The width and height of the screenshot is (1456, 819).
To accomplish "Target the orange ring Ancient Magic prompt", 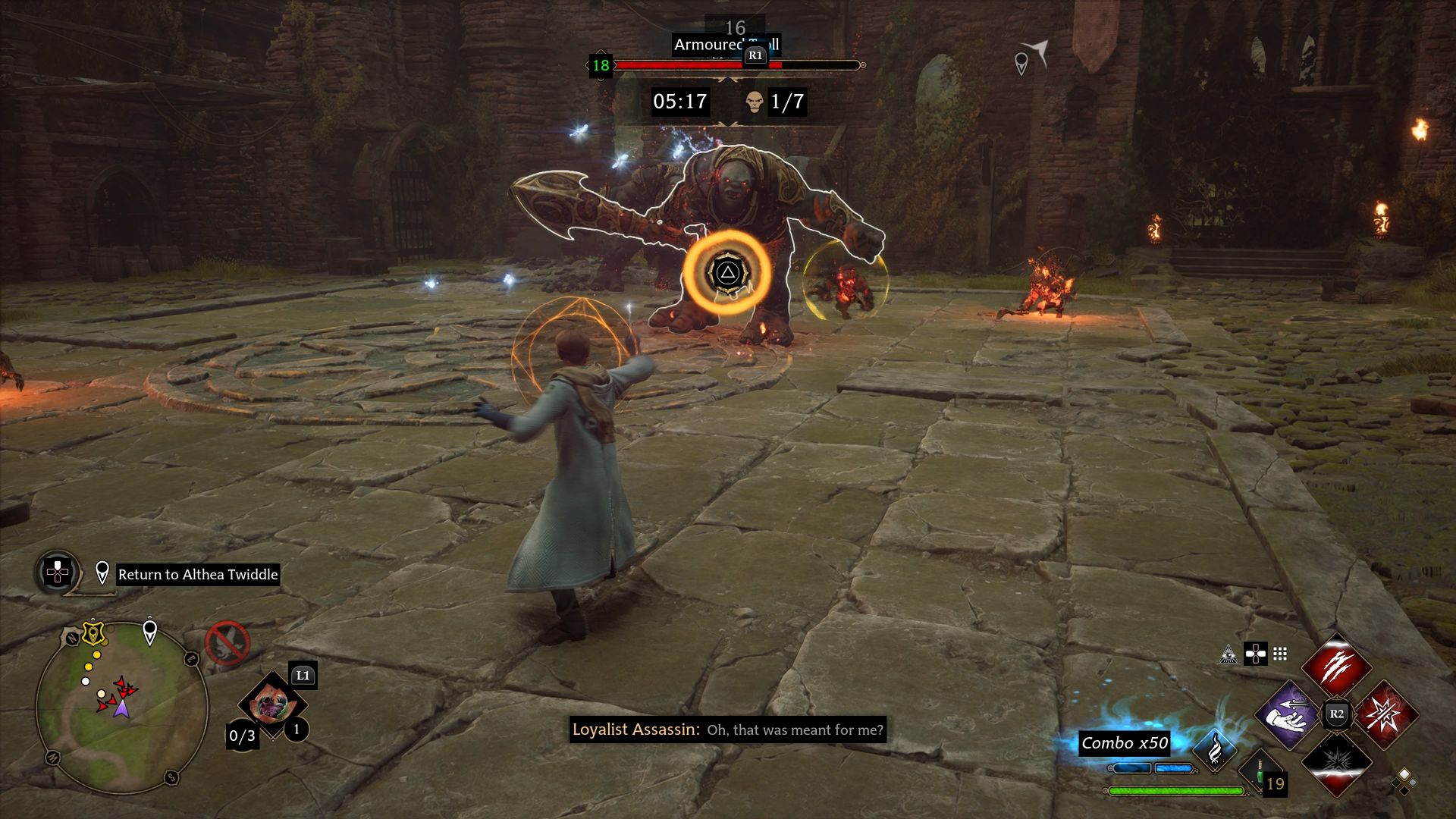I will click(727, 273).
